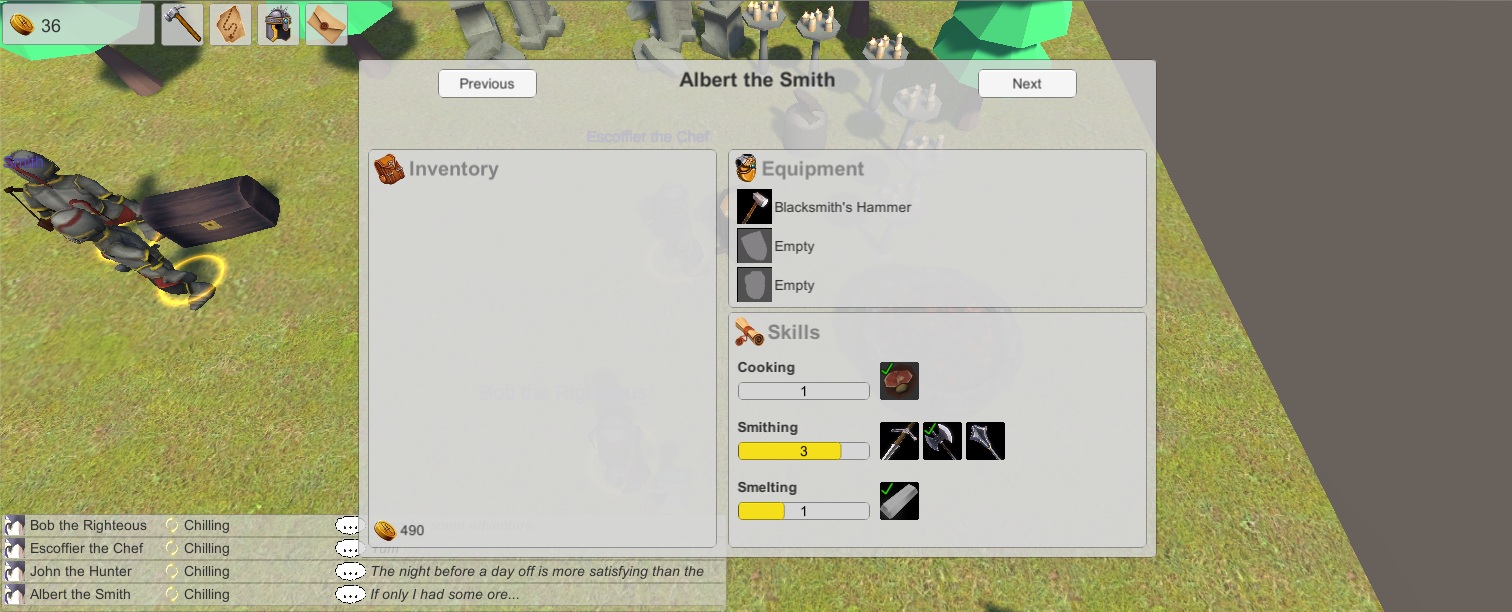Screen dimensions: 1512x612
Task: Toggle the battle axe Smithing recipe
Action: pyautogui.click(x=942, y=441)
